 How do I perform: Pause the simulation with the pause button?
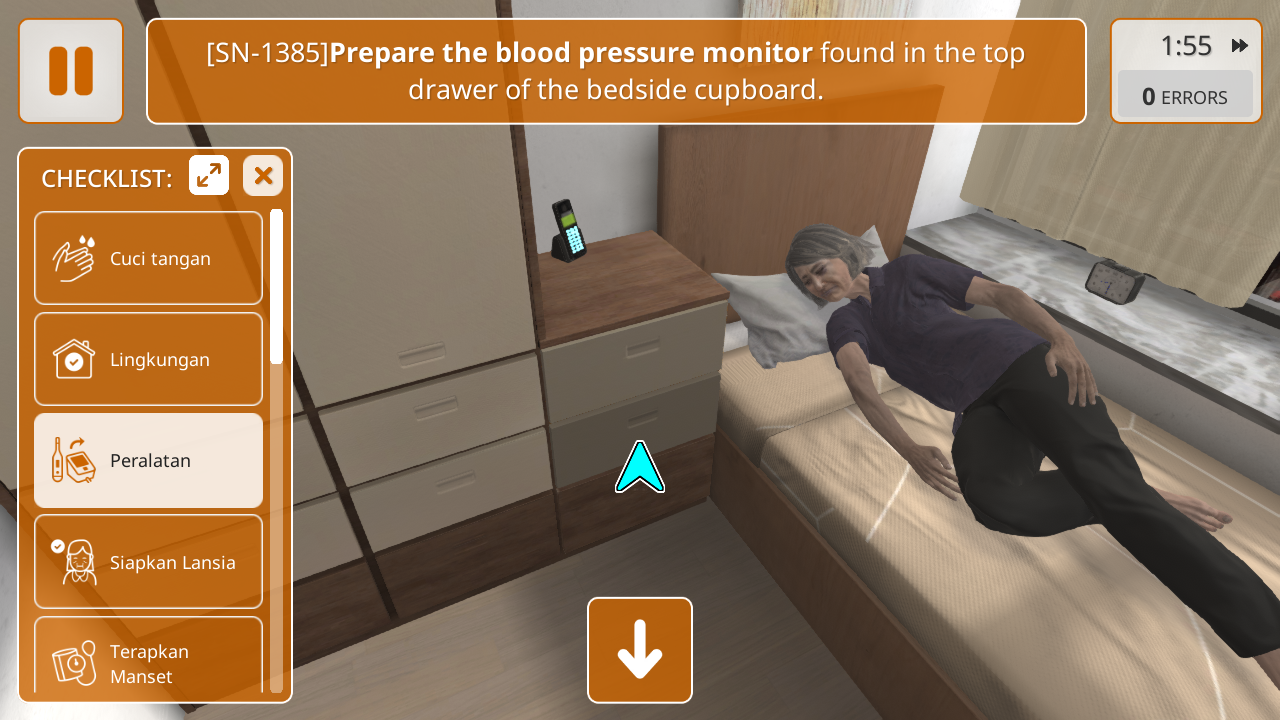click(71, 71)
